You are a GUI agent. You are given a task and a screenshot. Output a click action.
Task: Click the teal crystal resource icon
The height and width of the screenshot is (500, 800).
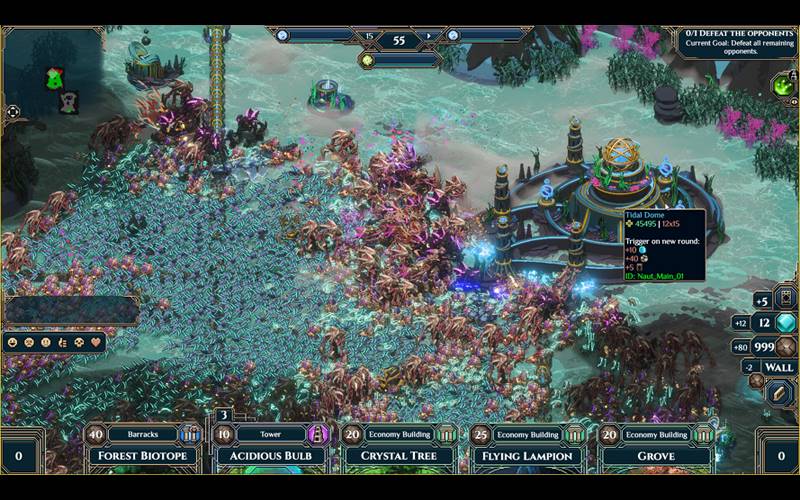[x=786, y=323]
